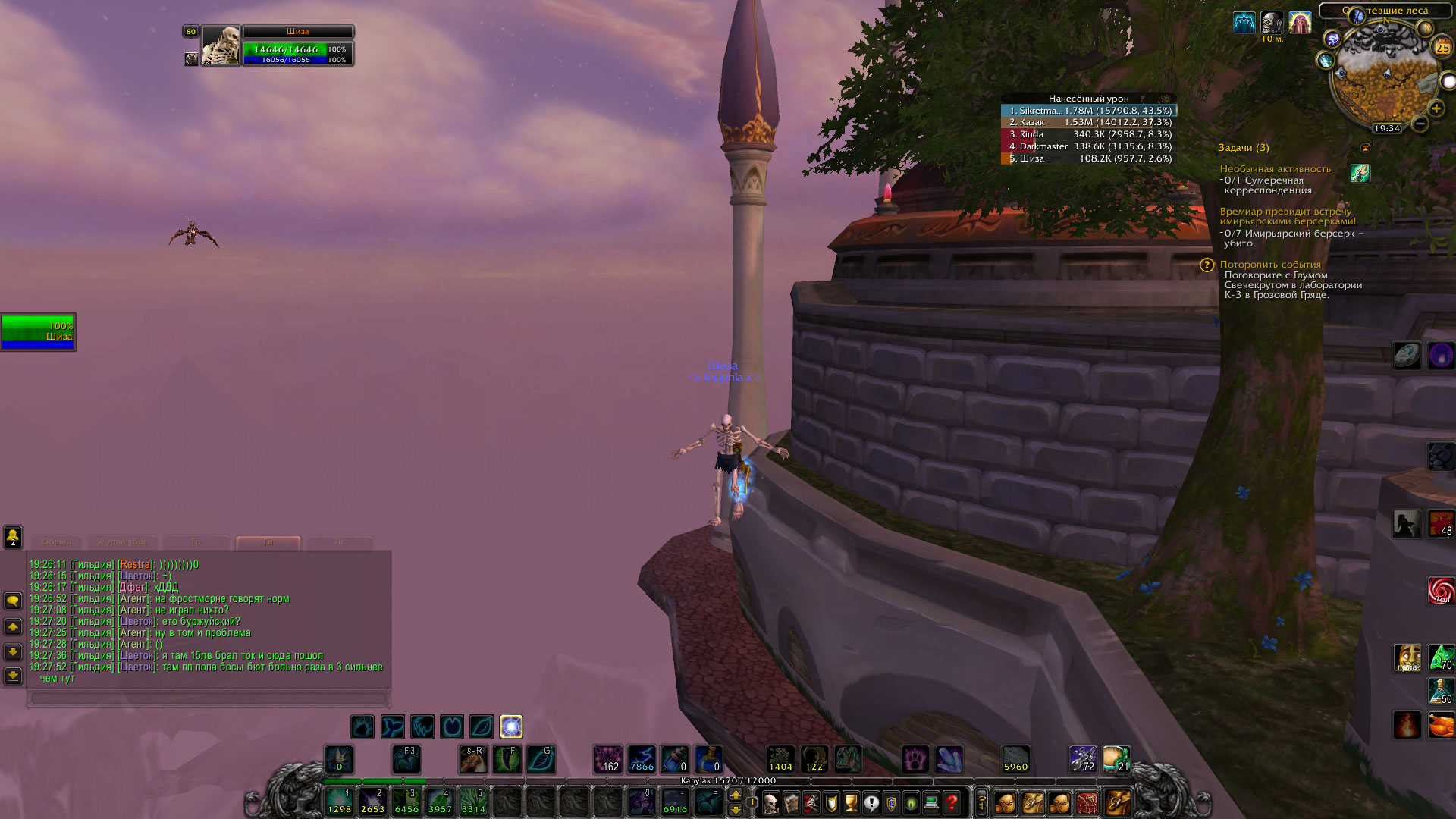
Task: Zoom out on the minimap
Action: (x=1420, y=123)
